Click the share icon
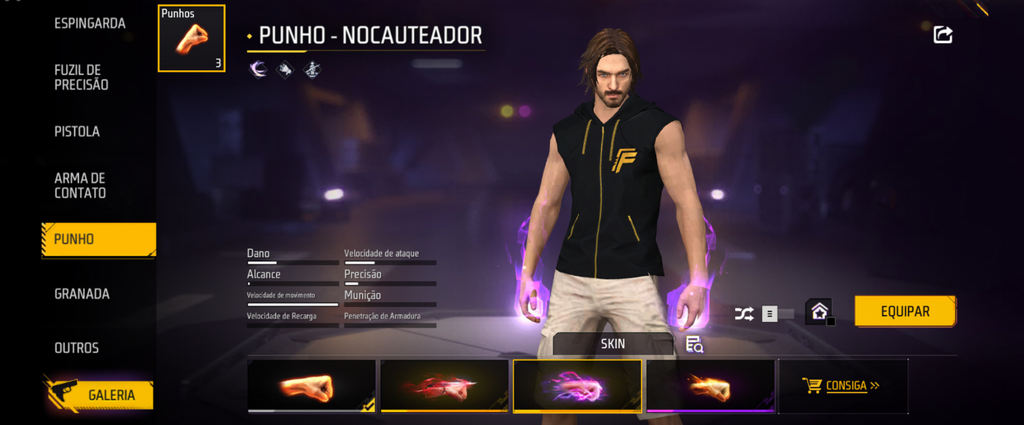Image resolution: width=1024 pixels, height=425 pixels. 942,35
